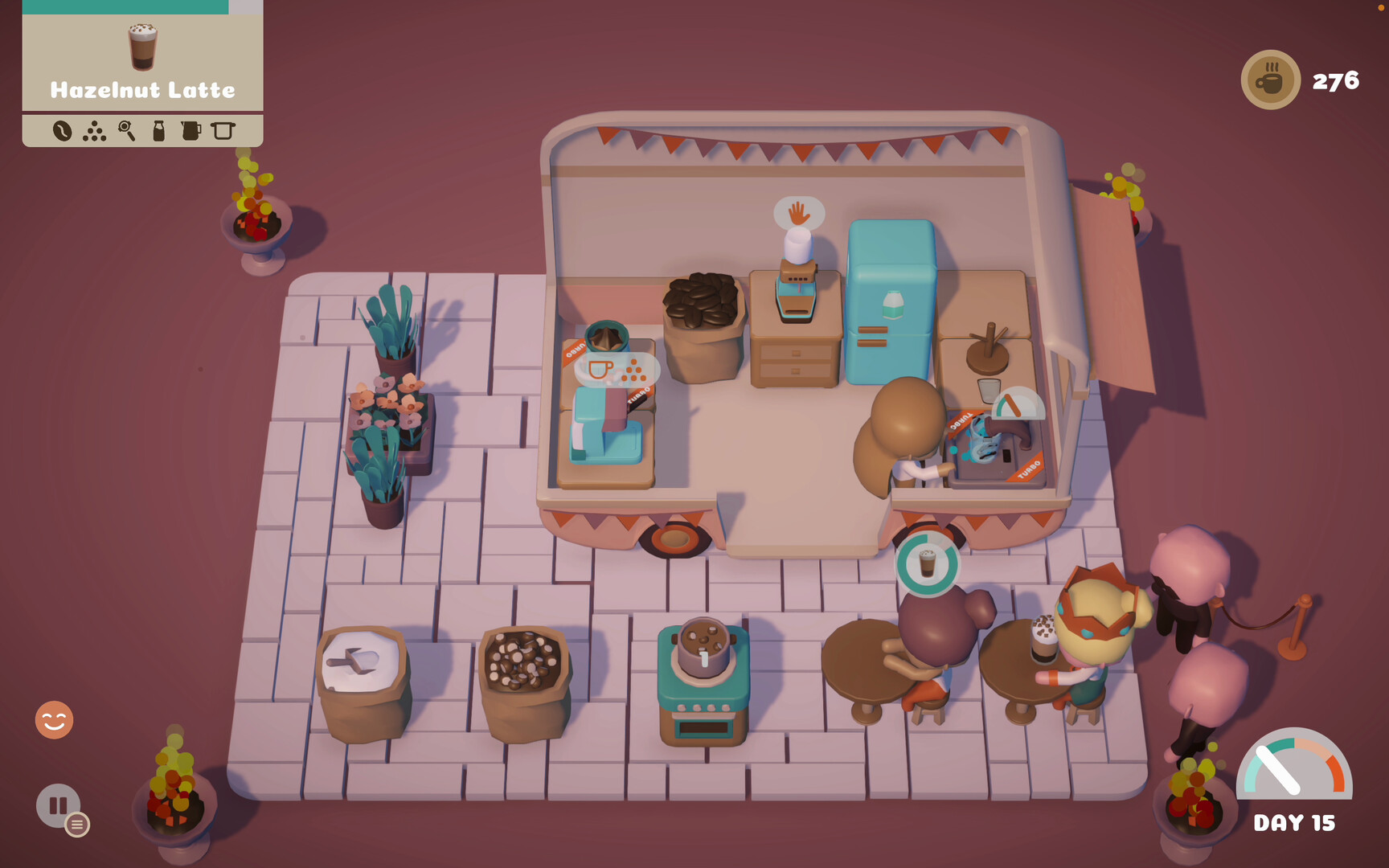Image resolution: width=1389 pixels, height=868 pixels.
Task: Select the coffee bean icon on the recipe card
Action: coord(63,131)
